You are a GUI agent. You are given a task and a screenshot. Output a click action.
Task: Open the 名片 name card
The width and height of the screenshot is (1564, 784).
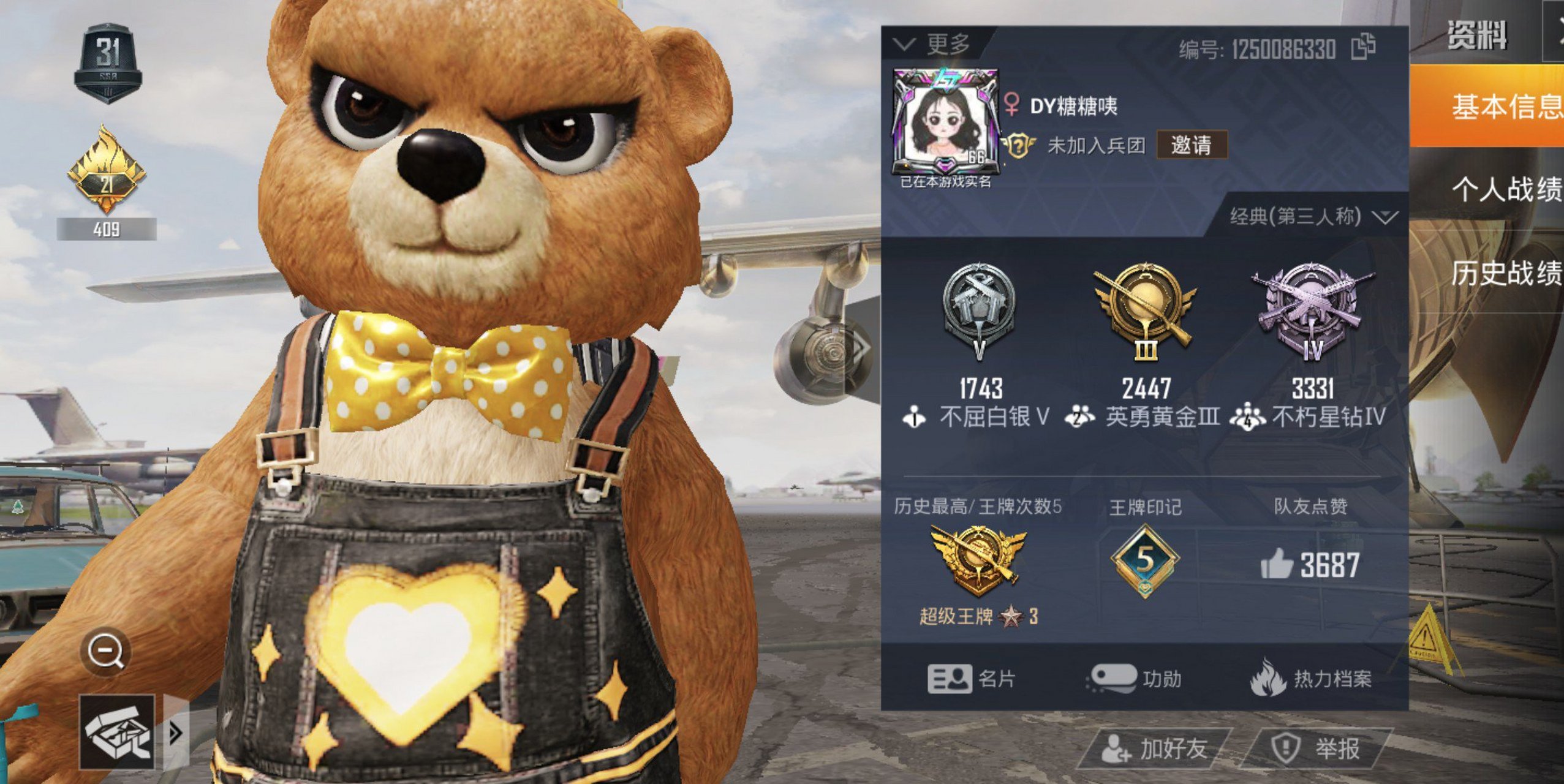click(x=972, y=679)
